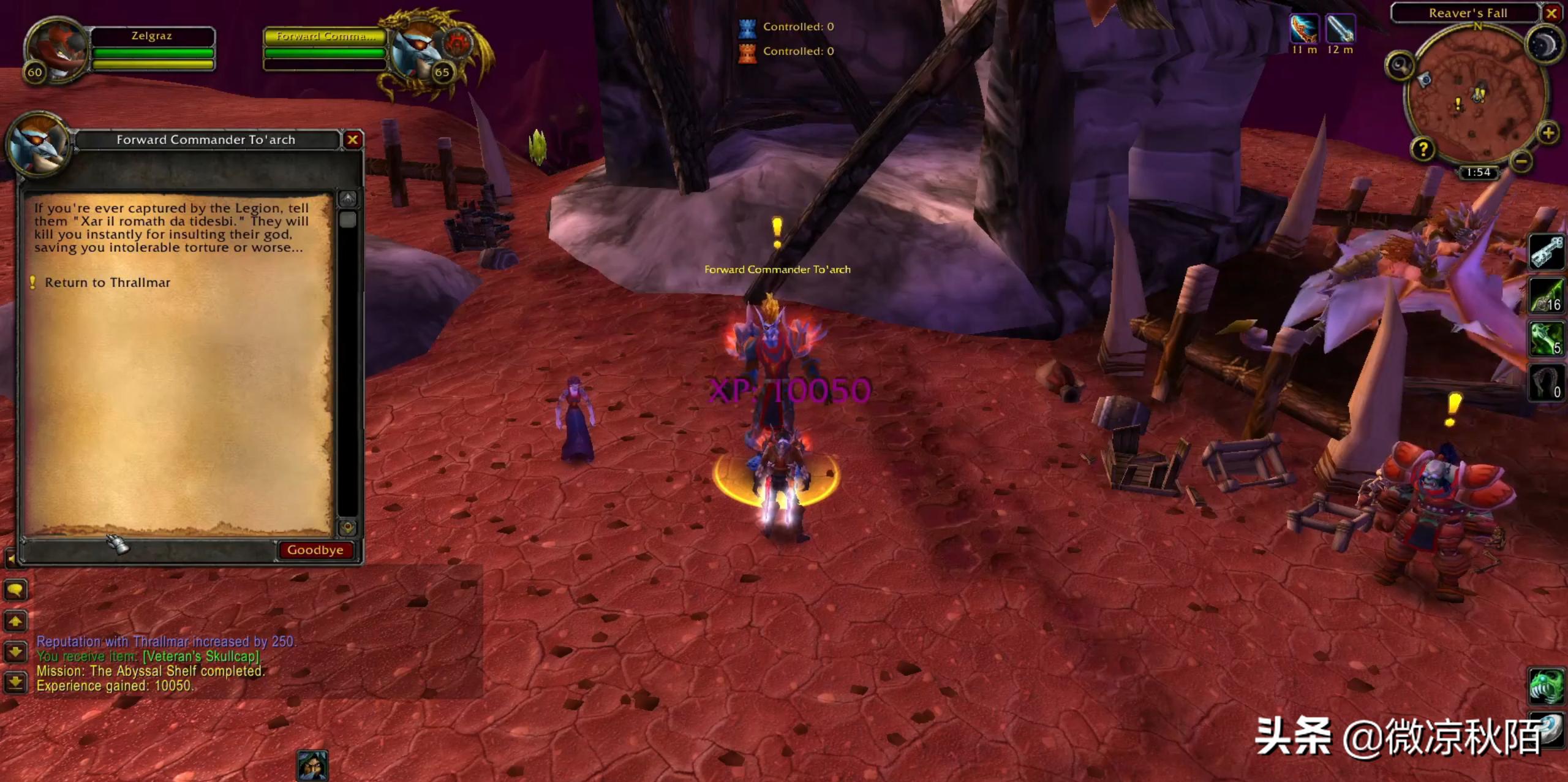Viewport: 1568px width, 782px height.
Task: Select the Return to Thrallmar quest
Action: tap(107, 283)
